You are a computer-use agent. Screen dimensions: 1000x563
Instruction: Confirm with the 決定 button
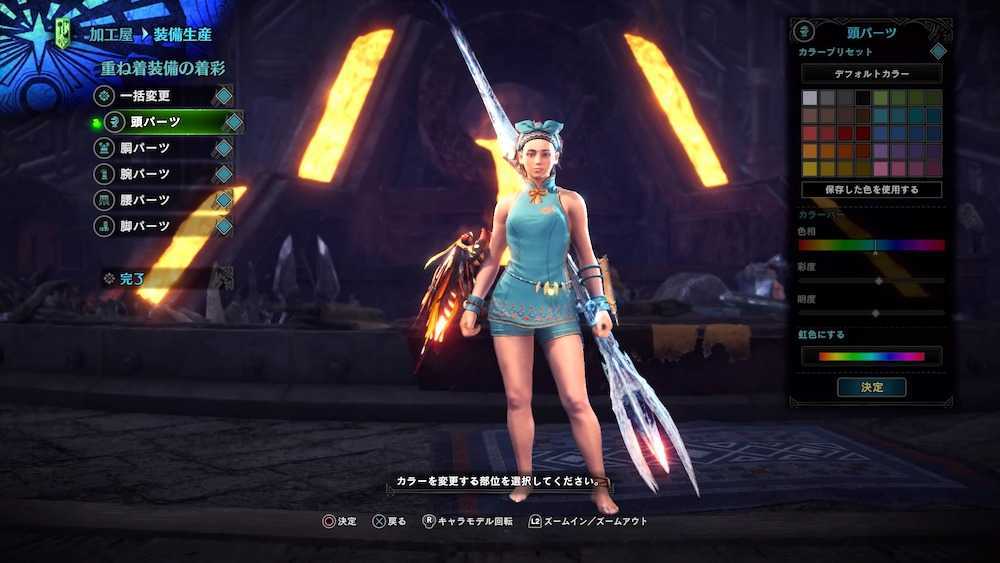coord(871,387)
